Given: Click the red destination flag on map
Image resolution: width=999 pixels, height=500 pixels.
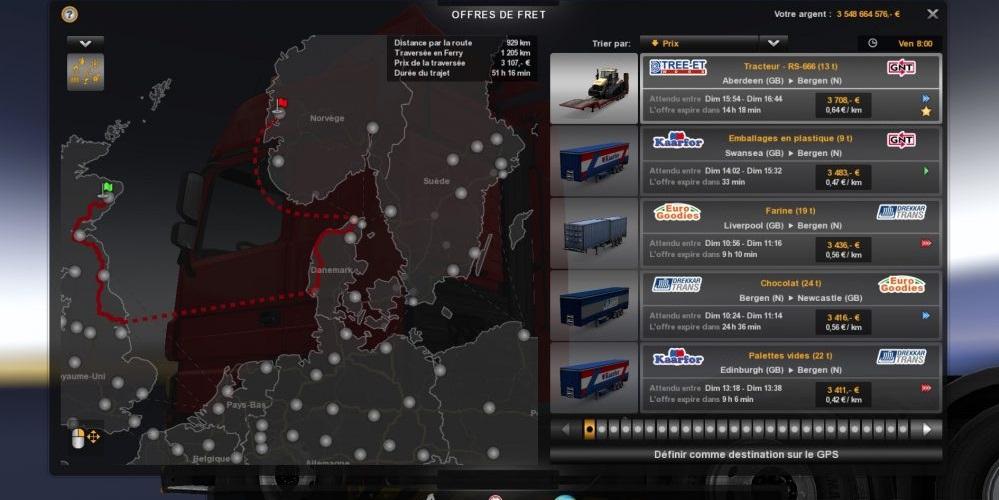Looking at the screenshot, I should click(282, 103).
